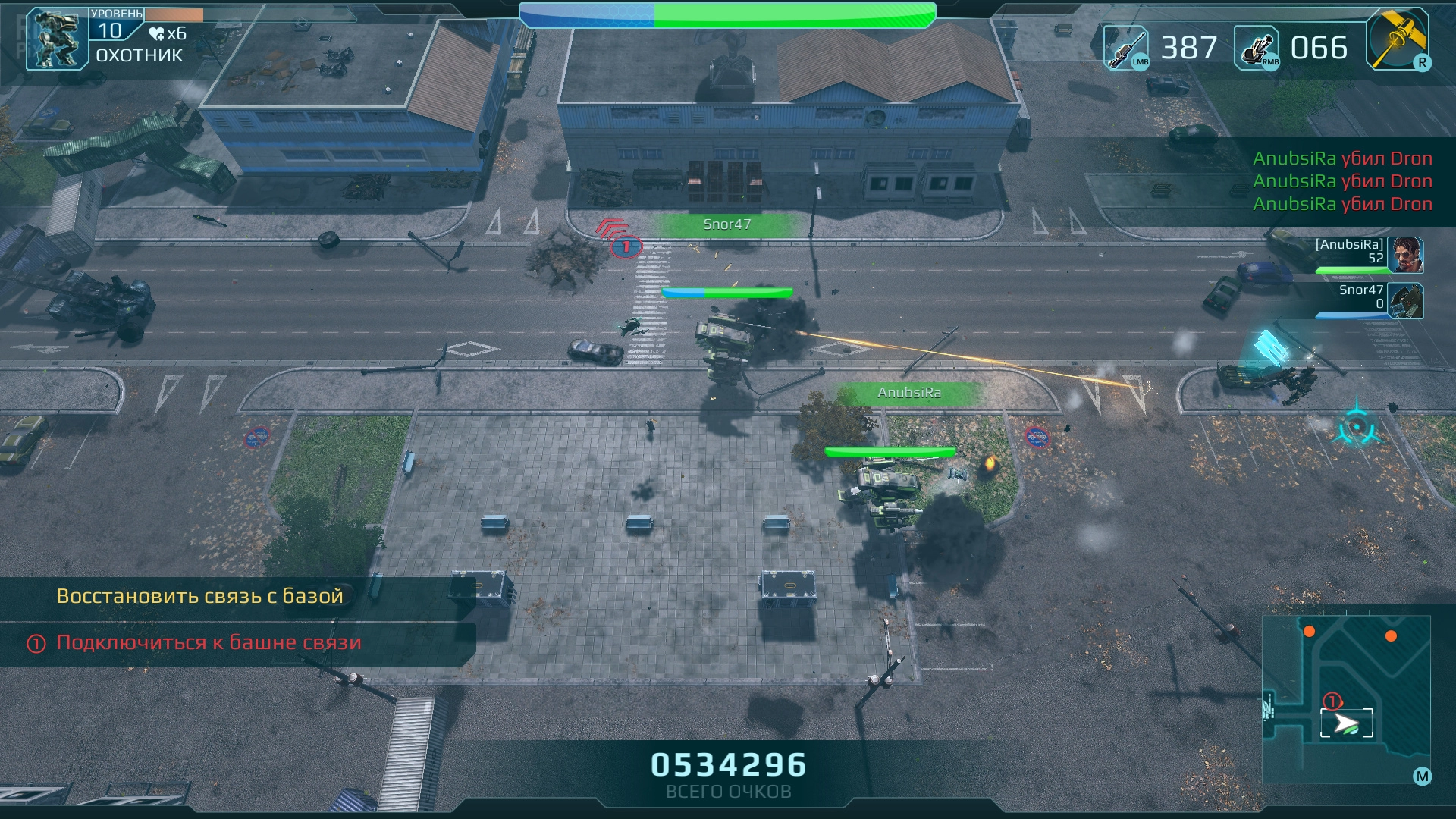Click Snor47's portrait in the scoreboard
Screen dimensions: 1456x819
pos(1405,301)
